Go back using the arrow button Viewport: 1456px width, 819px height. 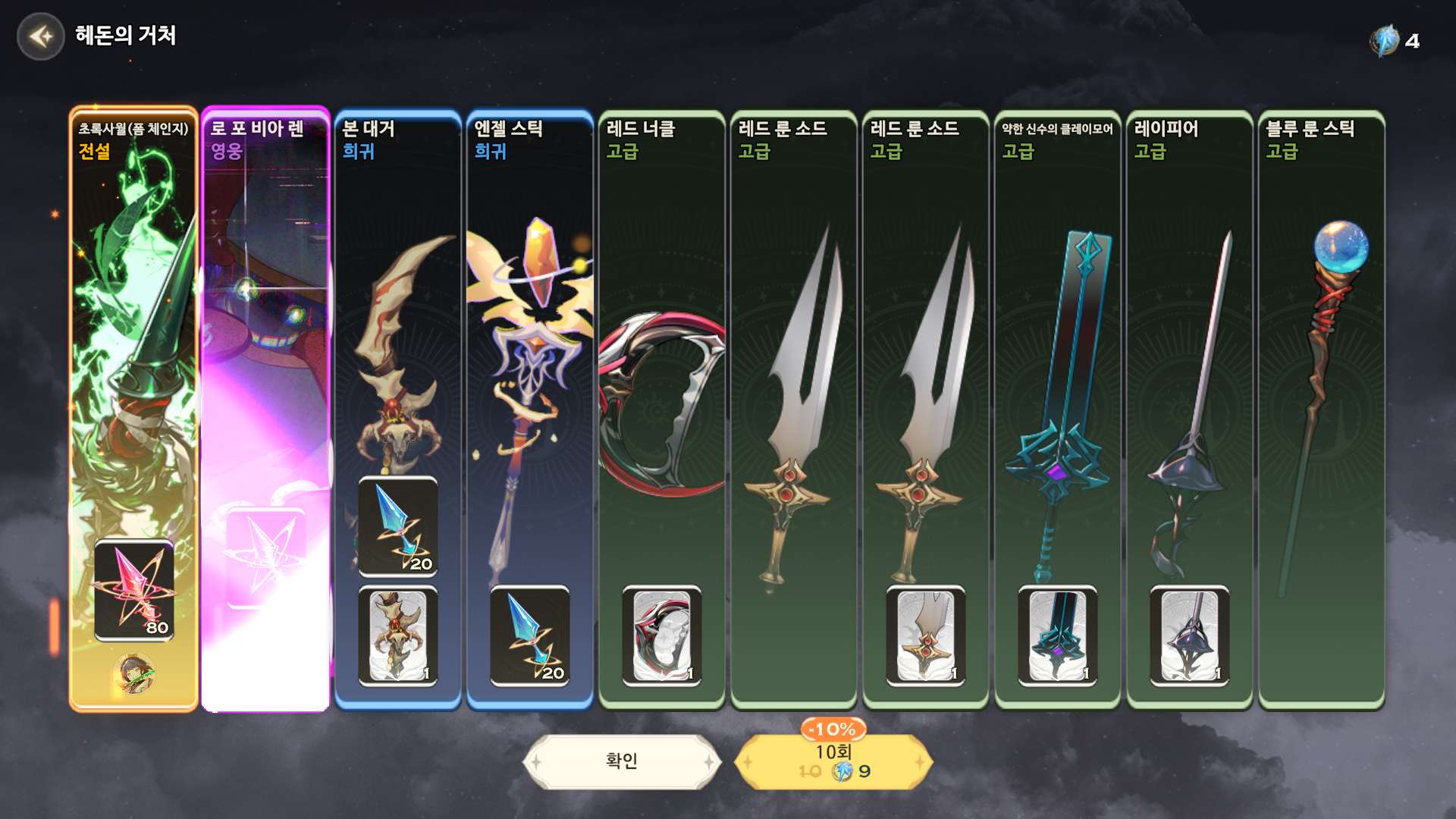[41, 36]
